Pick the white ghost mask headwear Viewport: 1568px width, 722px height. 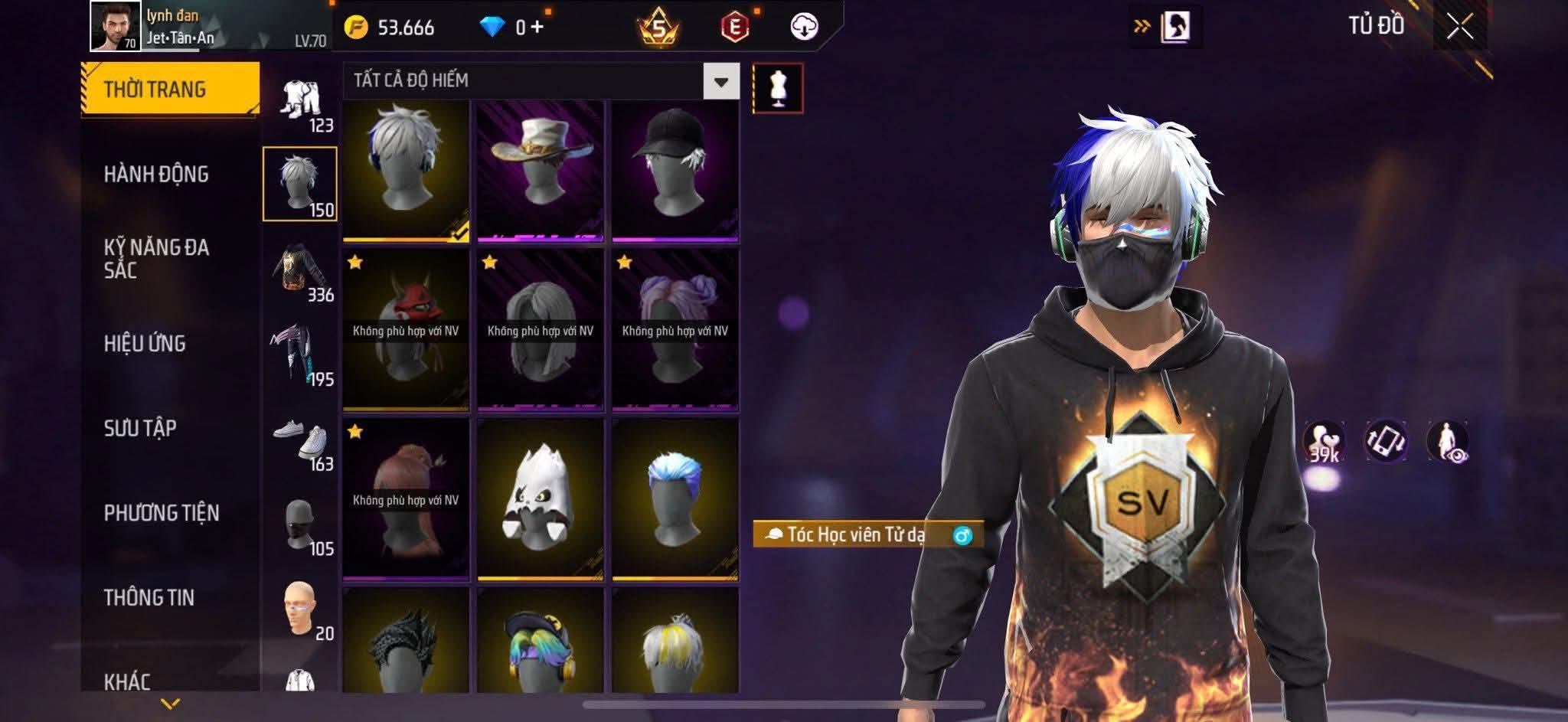coord(540,498)
